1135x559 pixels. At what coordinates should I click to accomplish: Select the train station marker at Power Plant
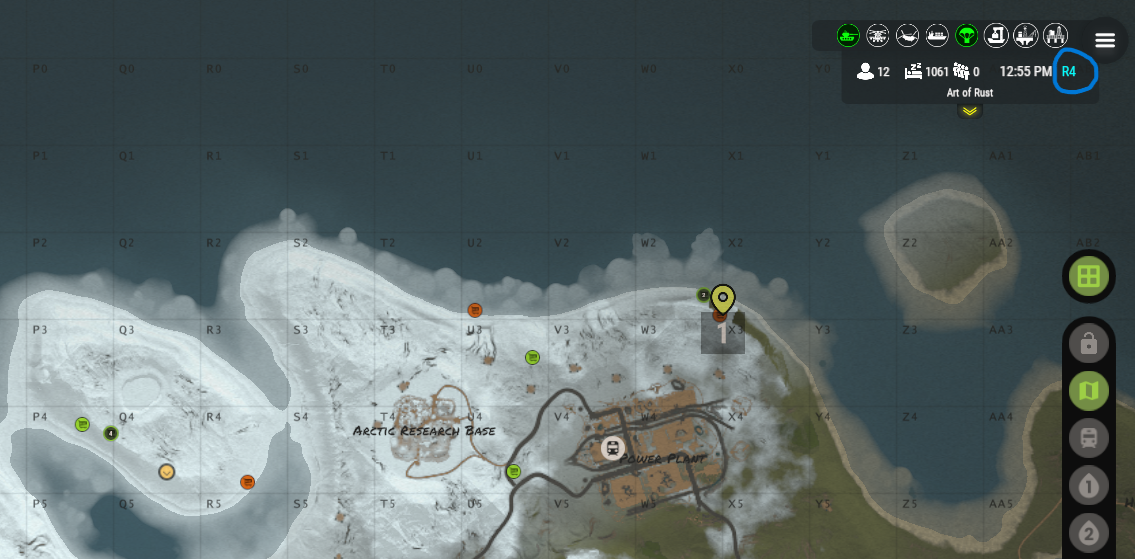[611, 448]
